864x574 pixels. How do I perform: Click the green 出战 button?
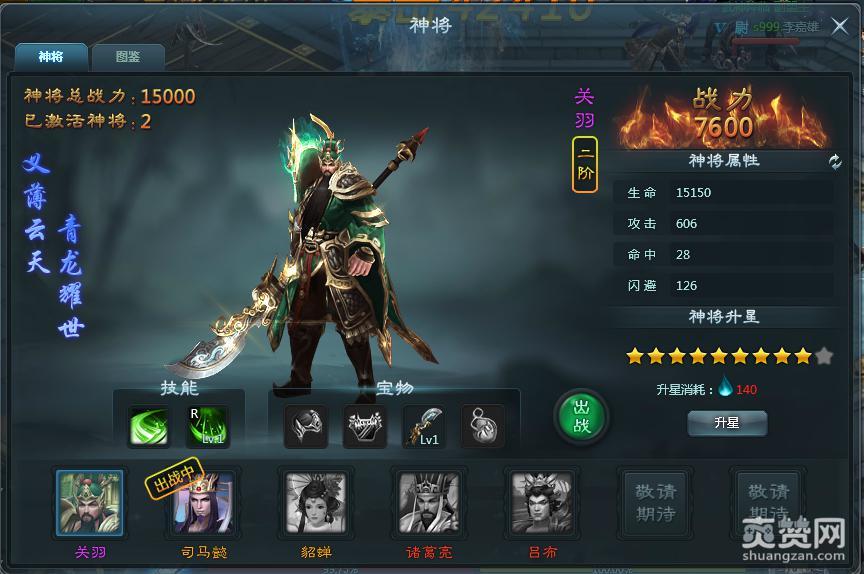pos(581,416)
